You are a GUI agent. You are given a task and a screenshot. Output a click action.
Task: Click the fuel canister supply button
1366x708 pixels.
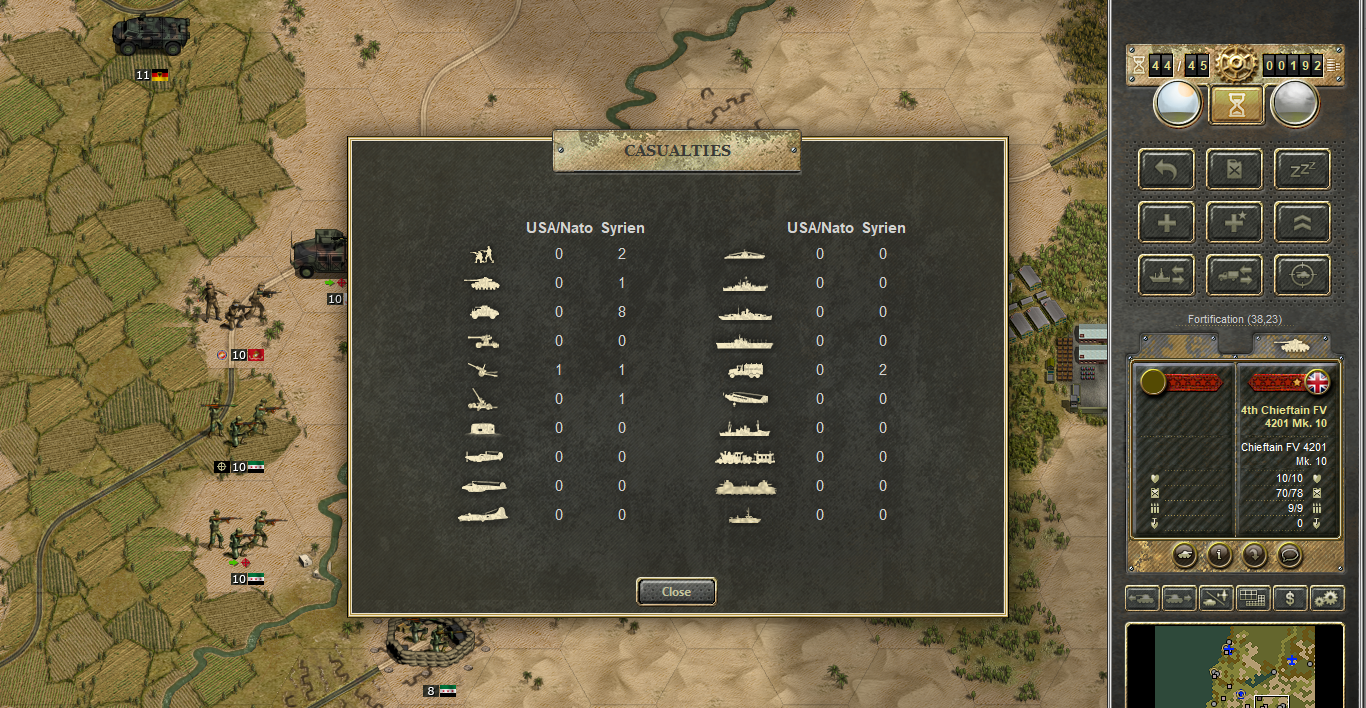(1234, 169)
